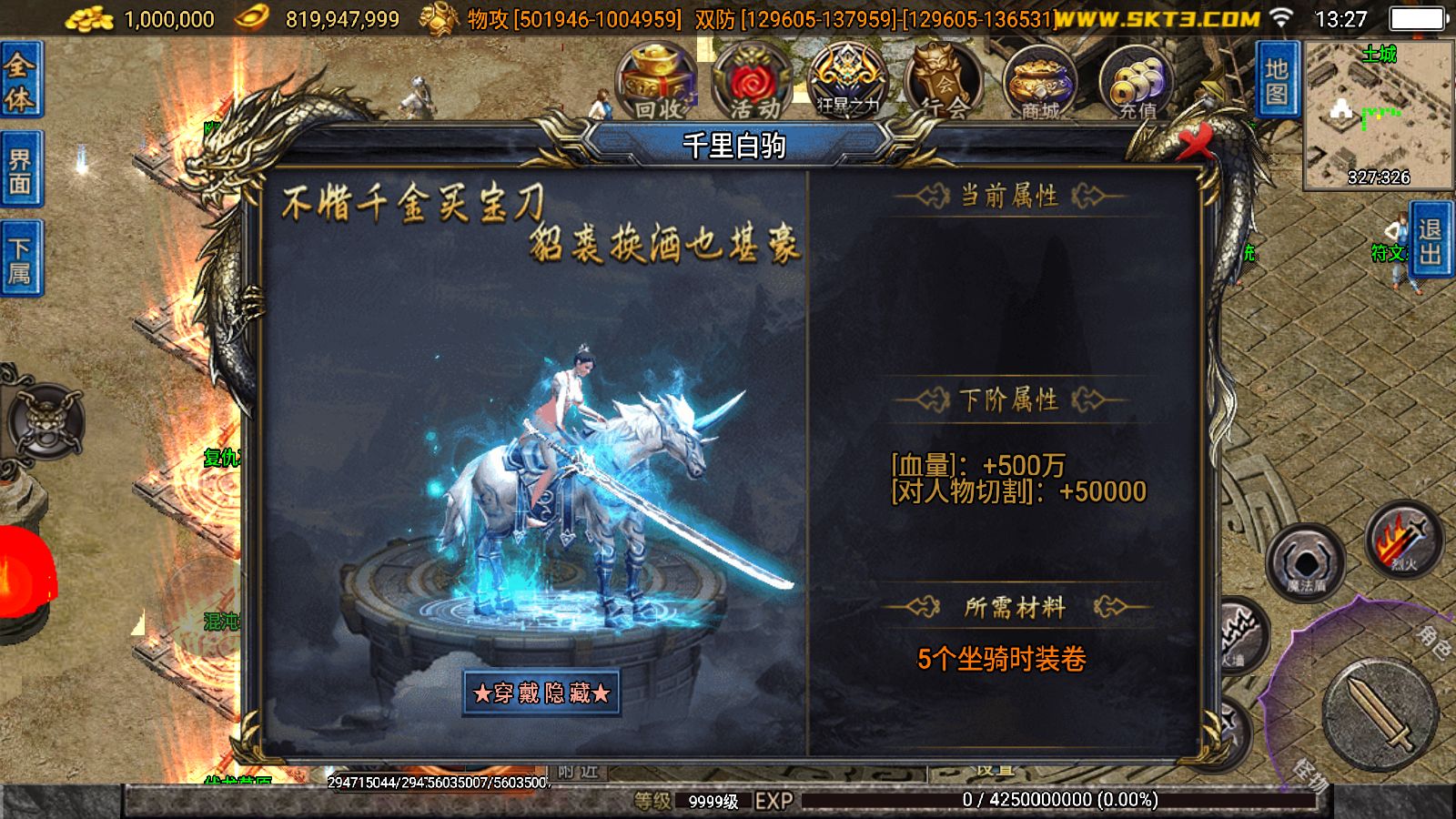Toggle 穿戴隐藏 to hide the mount outfit
1456x819 pixels.
point(542,694)
